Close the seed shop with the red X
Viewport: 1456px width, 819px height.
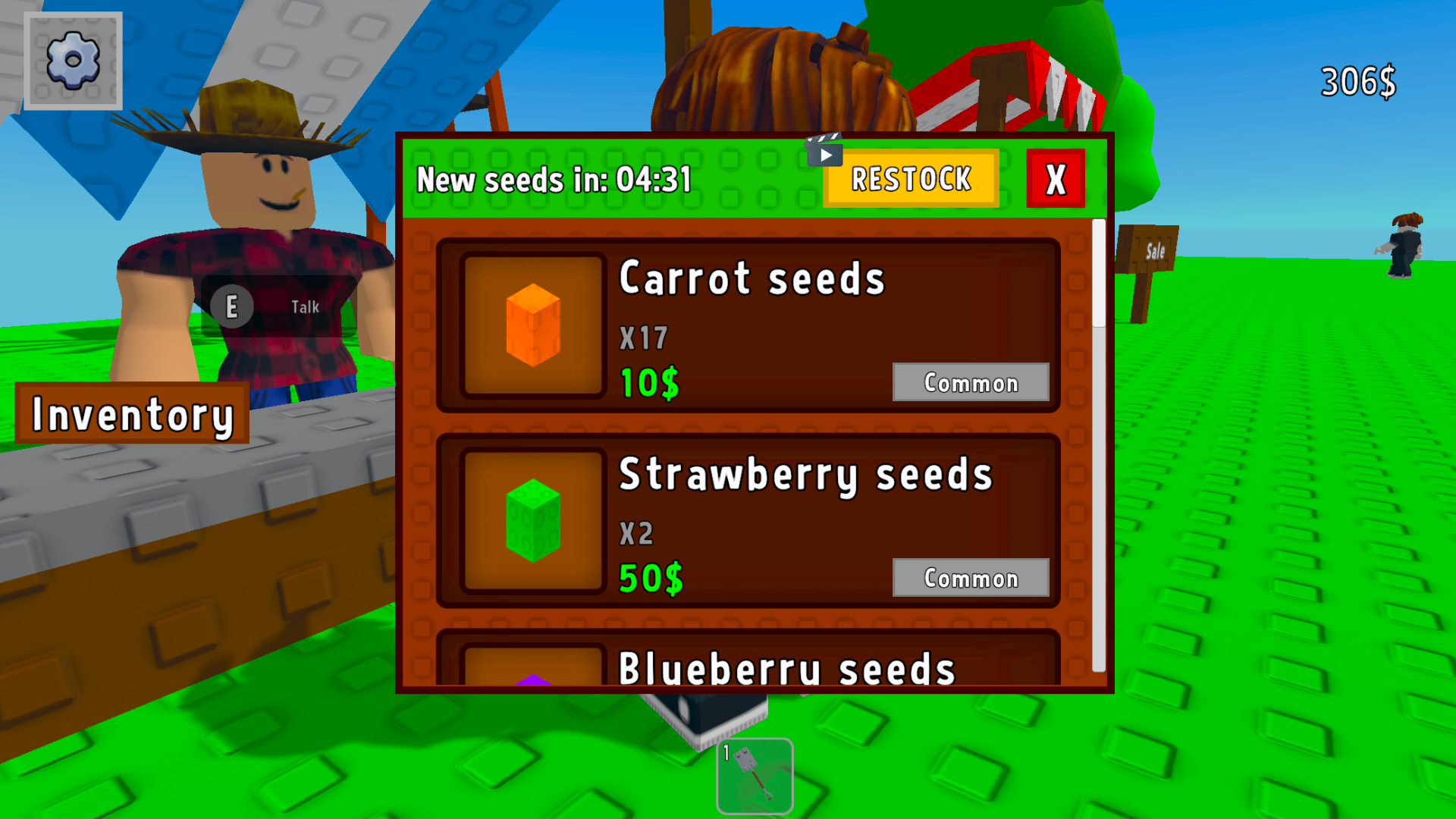1054,180
